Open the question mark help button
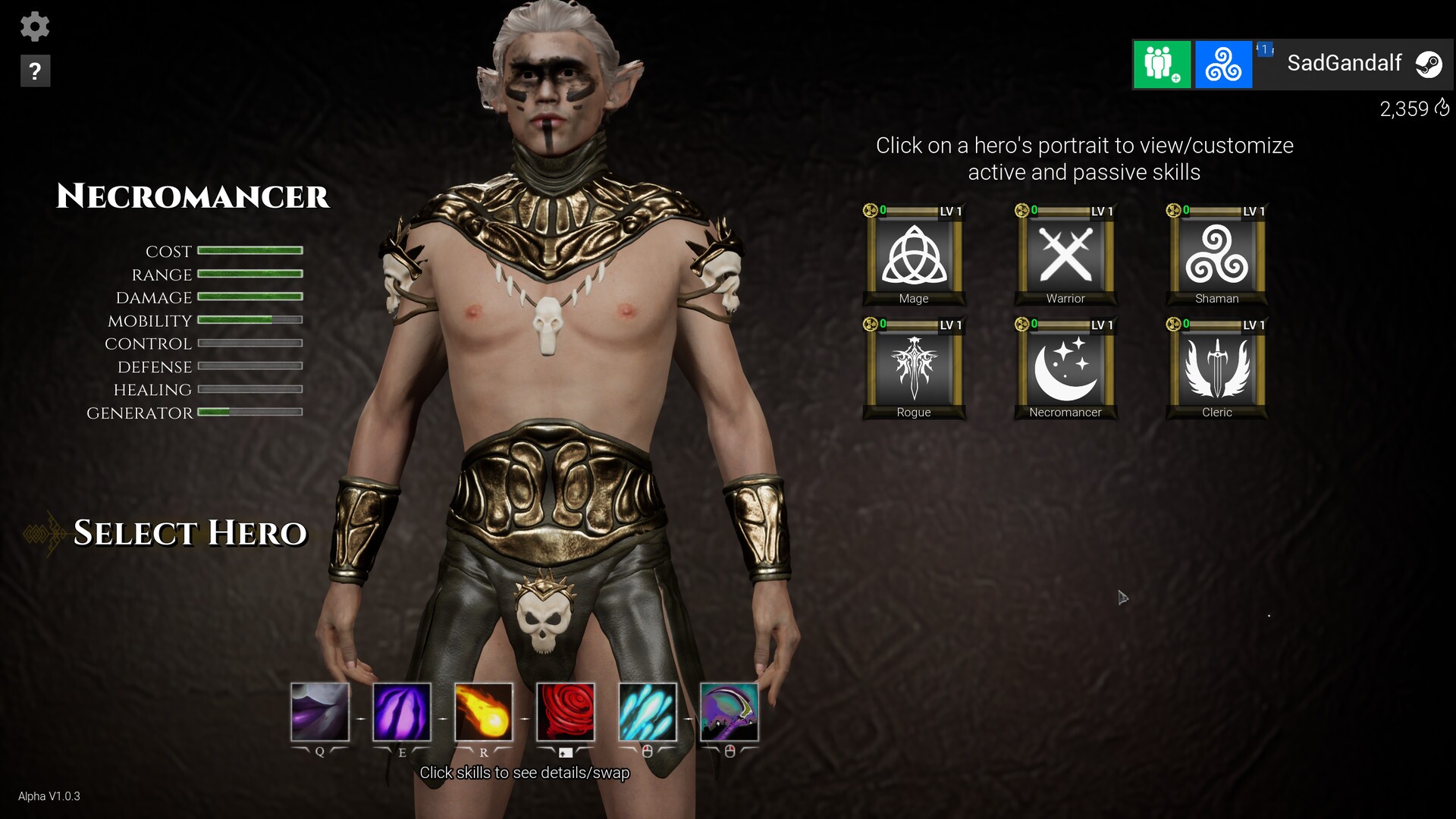 (35, 71)
